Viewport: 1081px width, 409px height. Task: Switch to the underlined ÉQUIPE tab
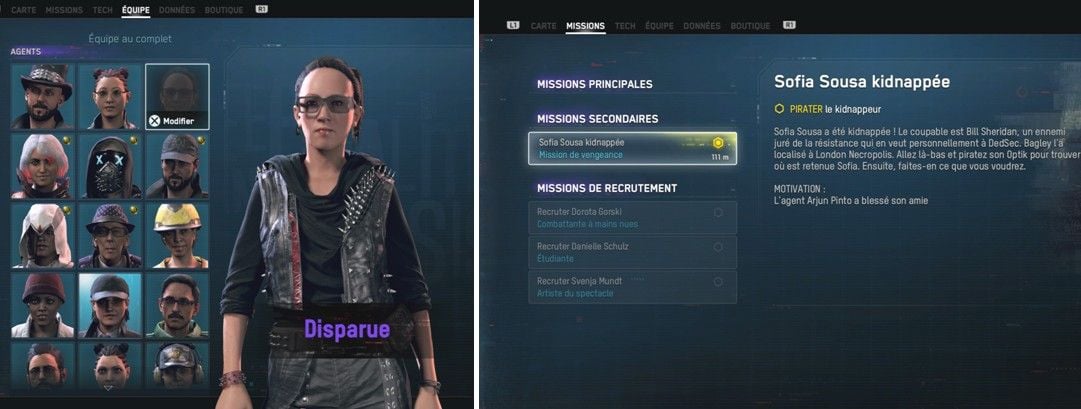135,10
